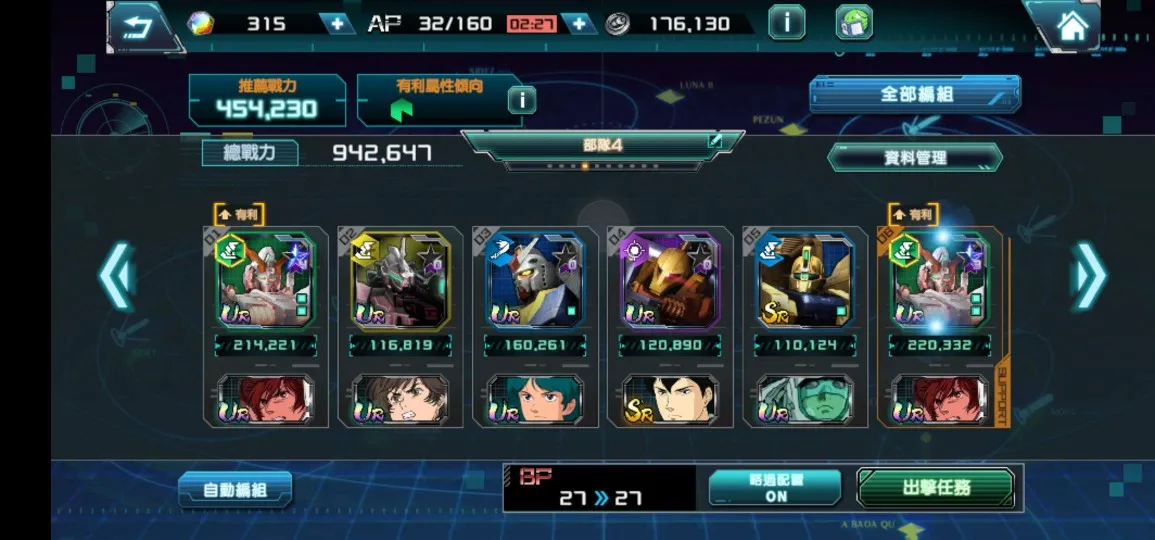Add more rainbow gems with plus button

(337, 24)
